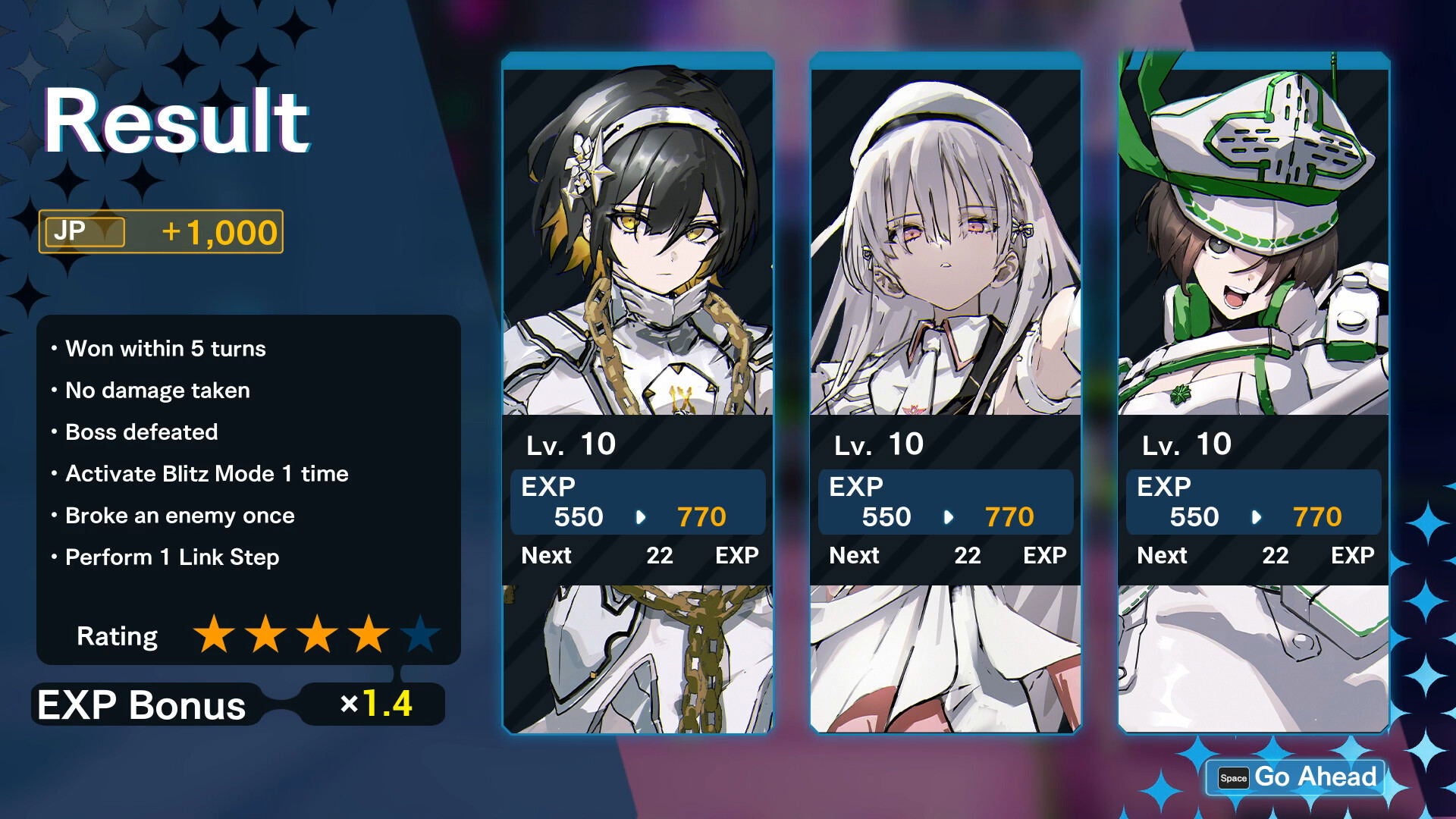This screenshot has height=819, width=1456.
Task: Select the Activate Blitz Mode 1 time entry
Action: [x=207, y=474]
